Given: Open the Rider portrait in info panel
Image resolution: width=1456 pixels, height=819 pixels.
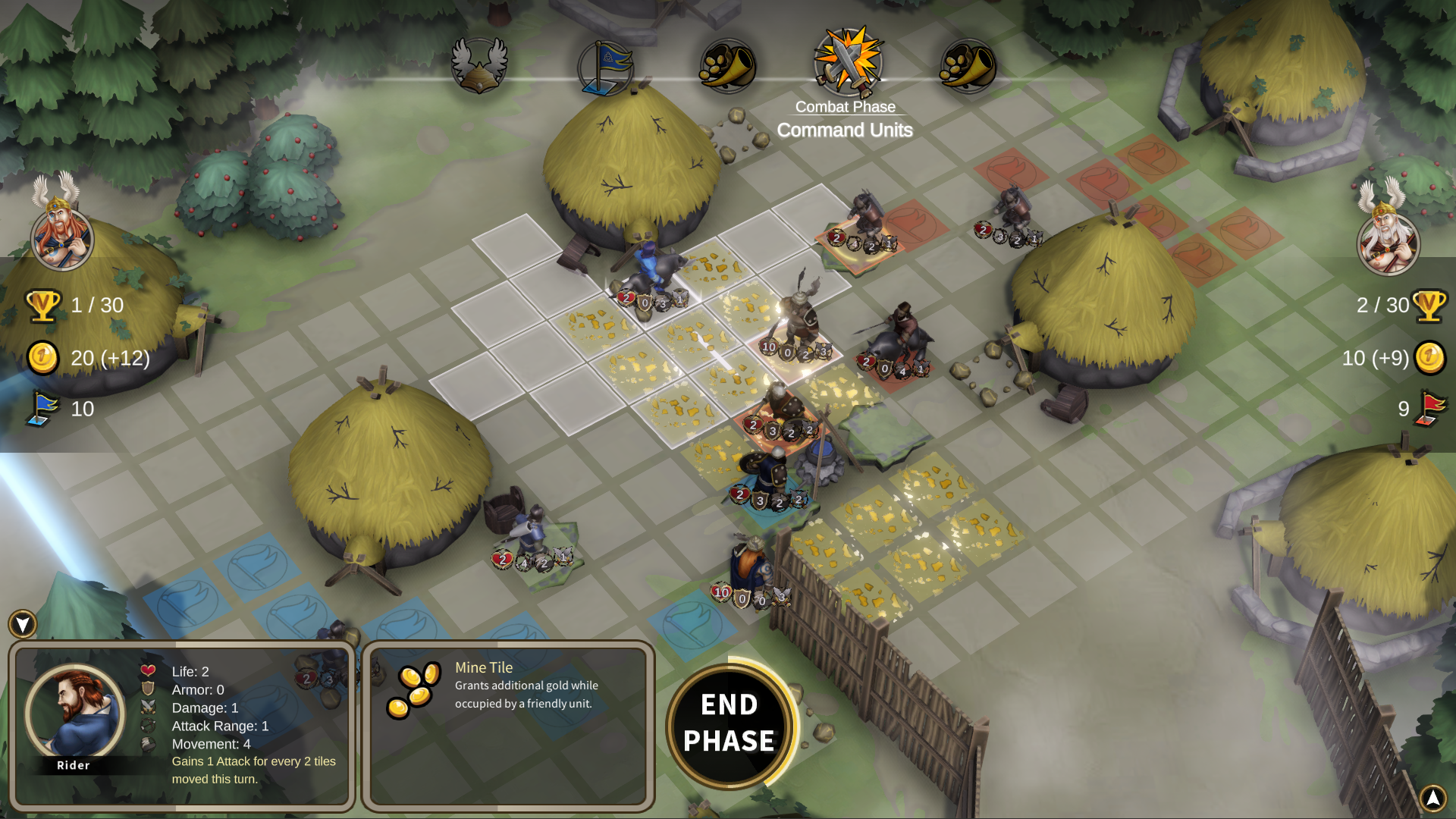Looking at the screenshot, I should pos(74,713).
